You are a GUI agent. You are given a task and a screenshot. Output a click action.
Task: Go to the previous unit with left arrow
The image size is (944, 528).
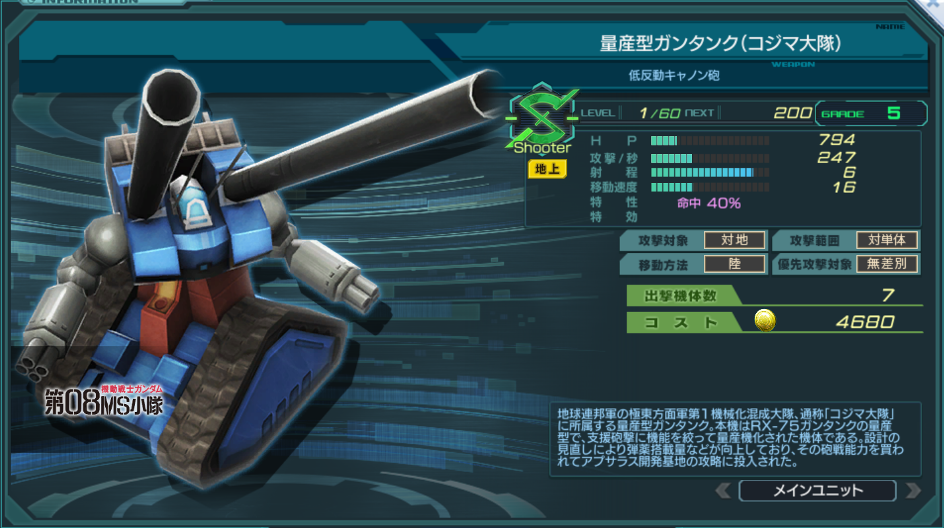[723, 490]
